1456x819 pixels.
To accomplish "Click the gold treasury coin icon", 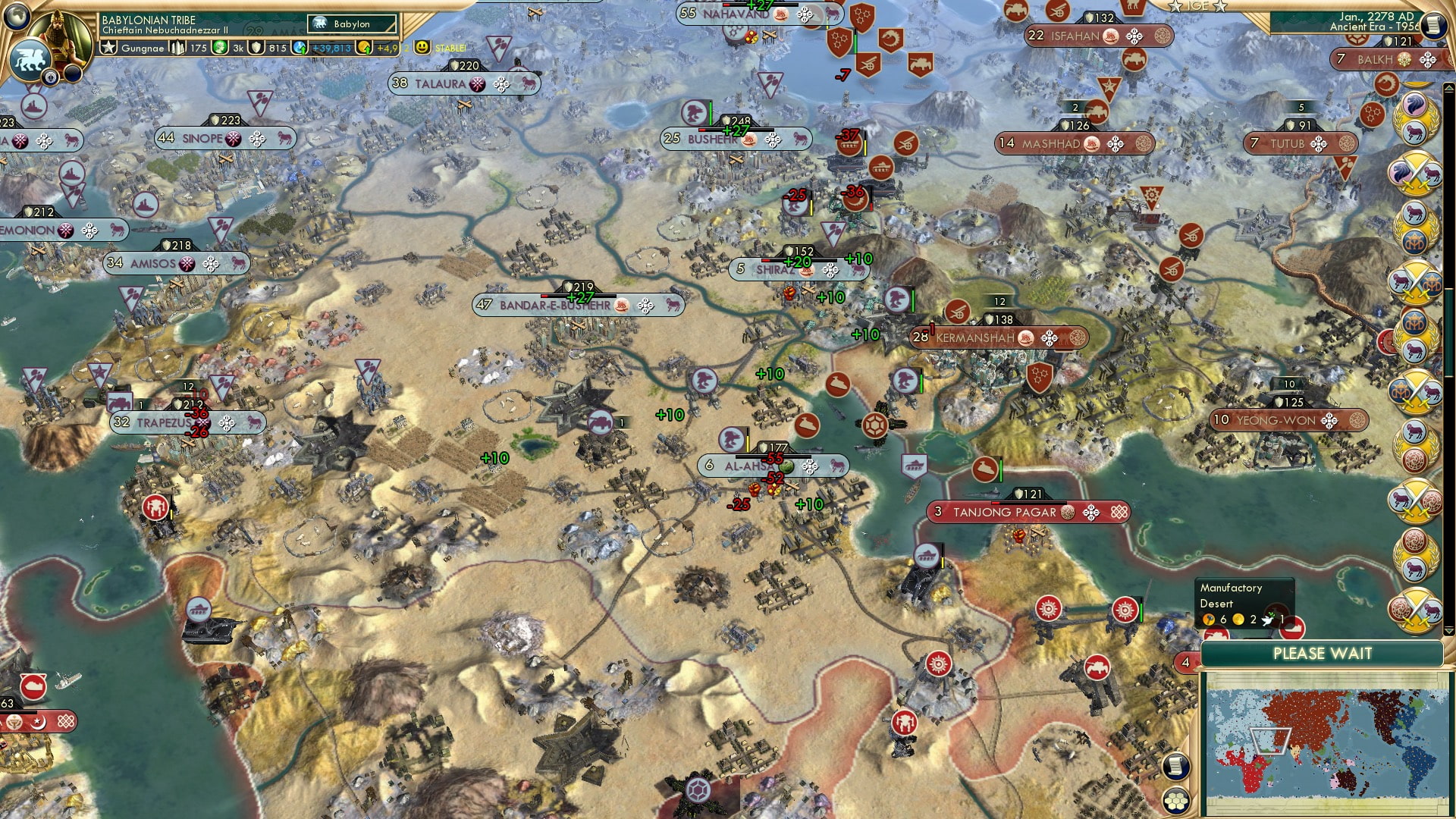I will (365, 48).
